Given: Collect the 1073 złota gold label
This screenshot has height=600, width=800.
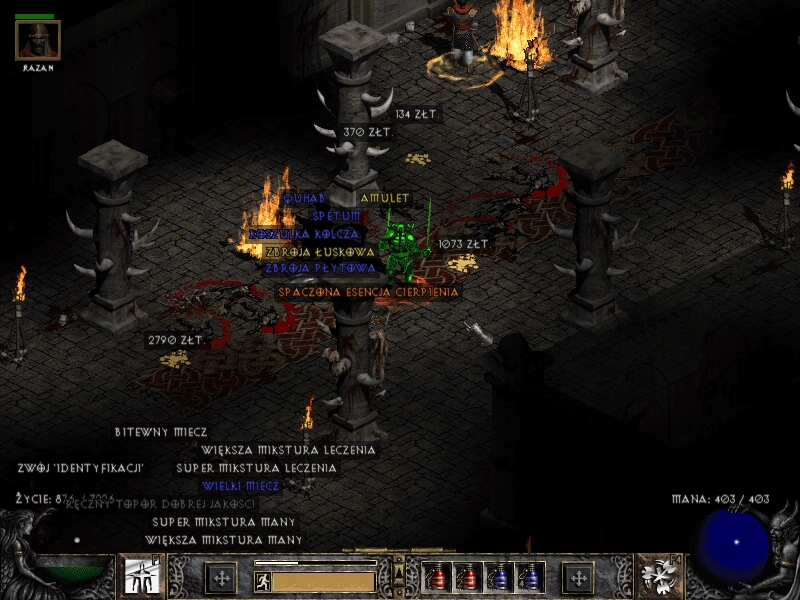Looking at the screenshot, I should pos(464,244).
